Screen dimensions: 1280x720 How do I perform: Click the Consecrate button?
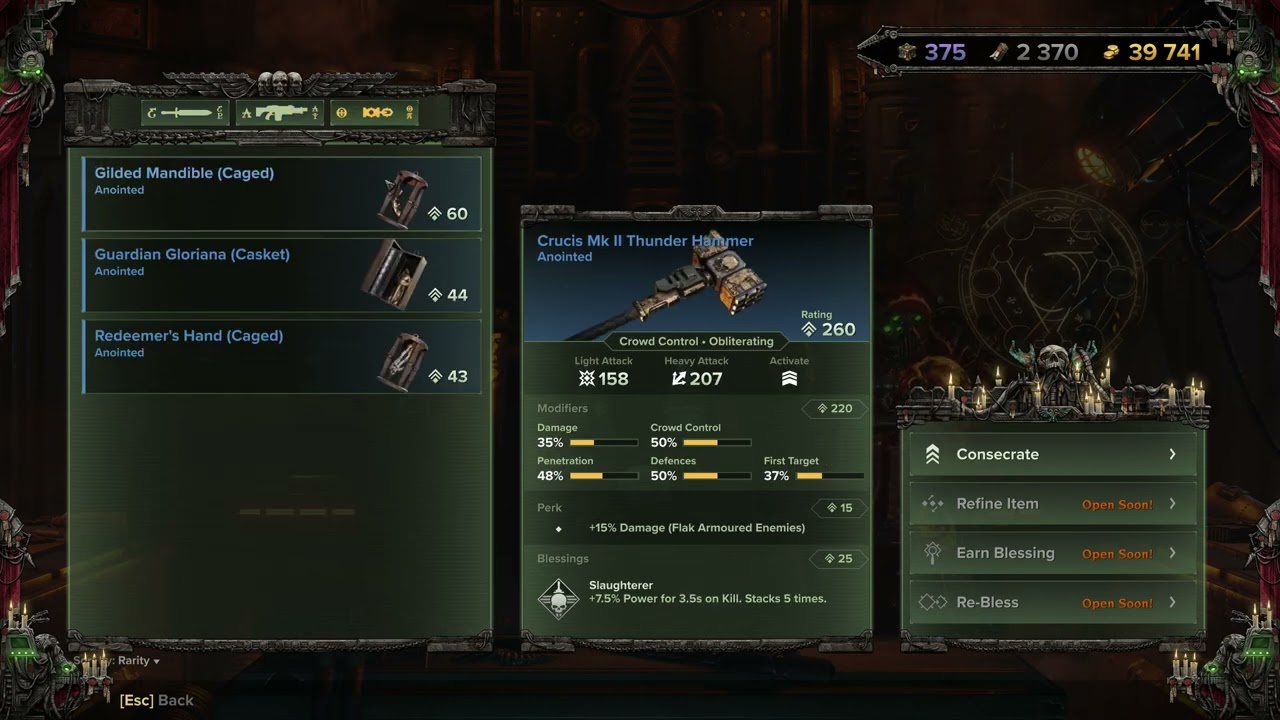click(x=1053, y=454)
